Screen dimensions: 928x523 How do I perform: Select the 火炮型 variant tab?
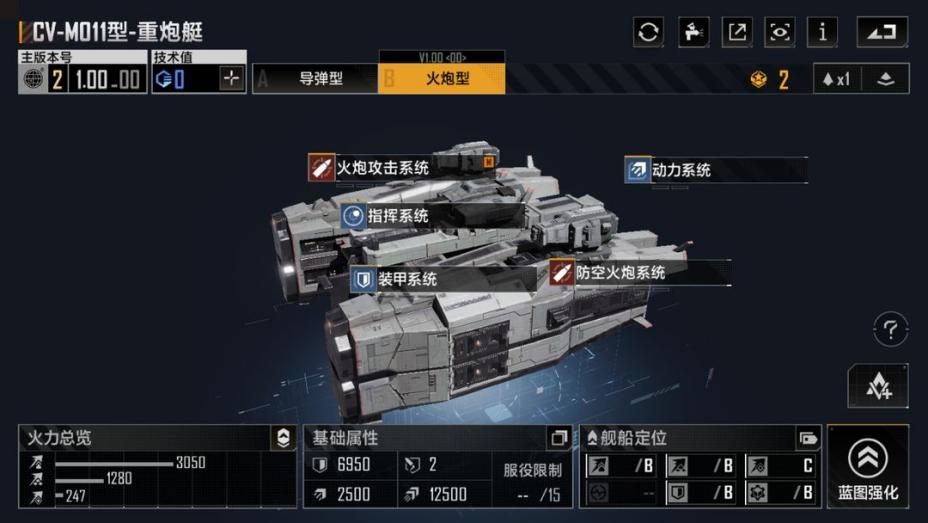coord(442,78)
